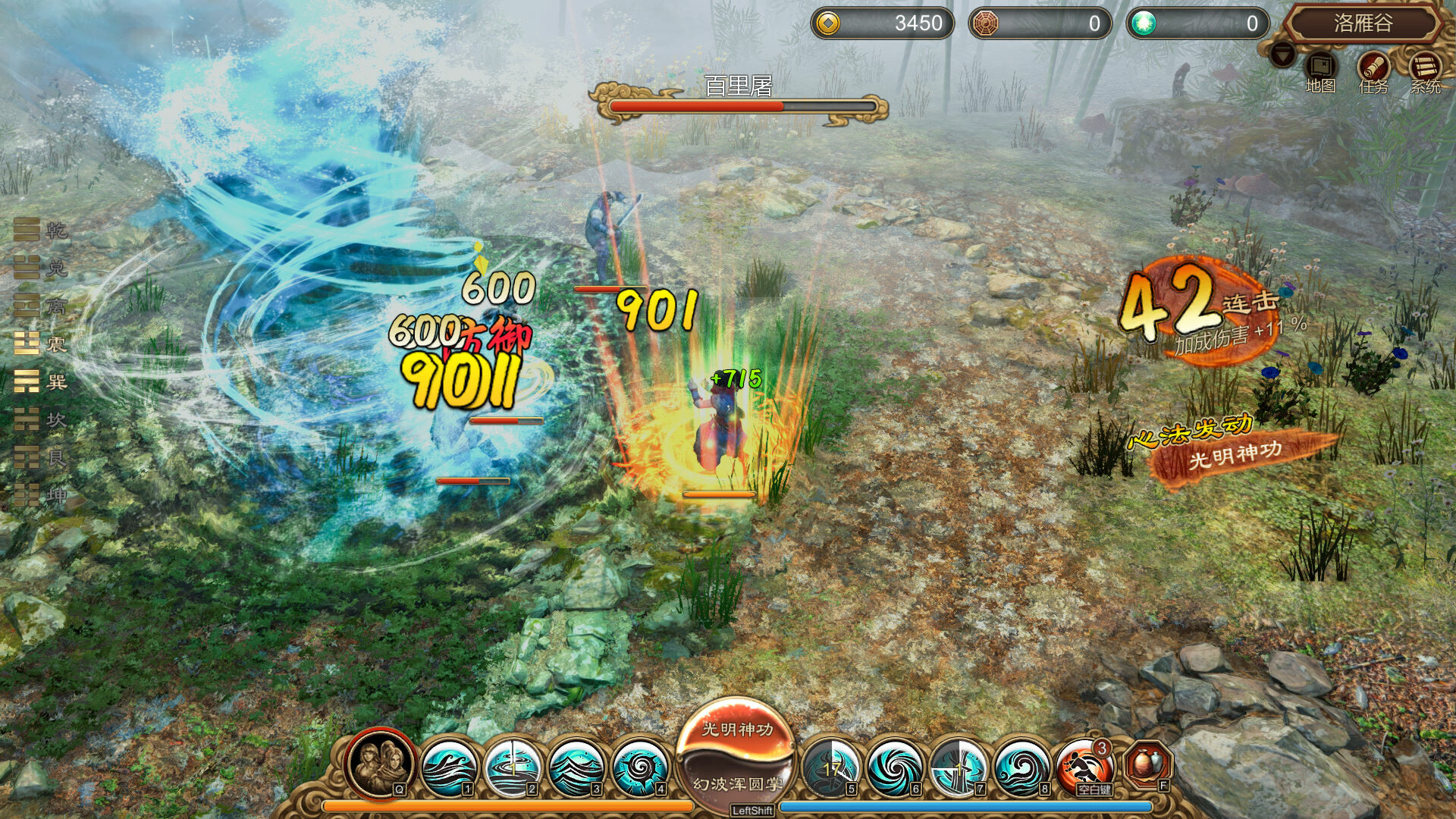The width and height of the screenshot is (1456, 819).
Task: Open the 地图 map icon
Action: pyautogui.click(x=1319, y=64)
